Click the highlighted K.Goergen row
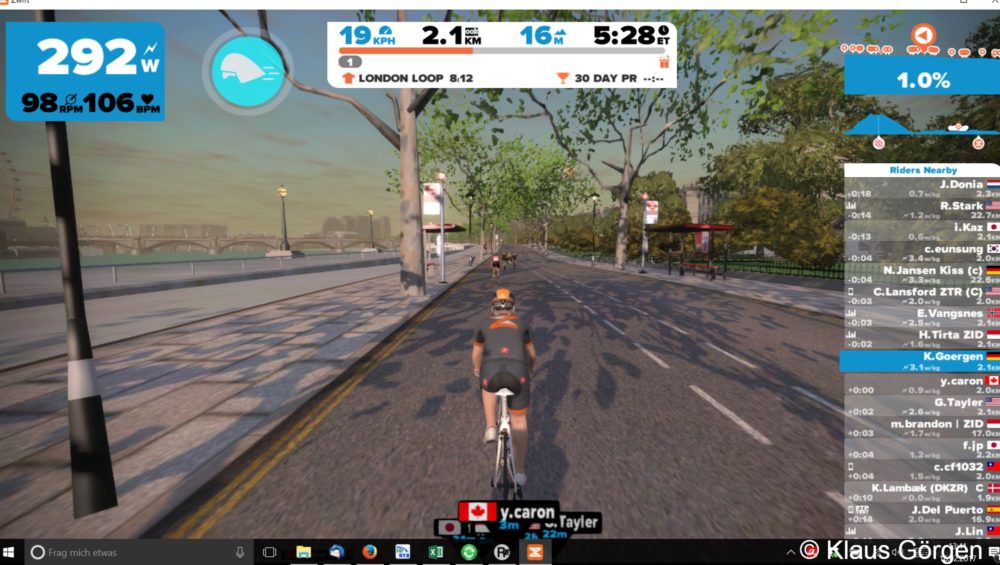Image resolution: width=1000 pixels, height=565 pixels. pyautogui.click(x=920, y=361)
